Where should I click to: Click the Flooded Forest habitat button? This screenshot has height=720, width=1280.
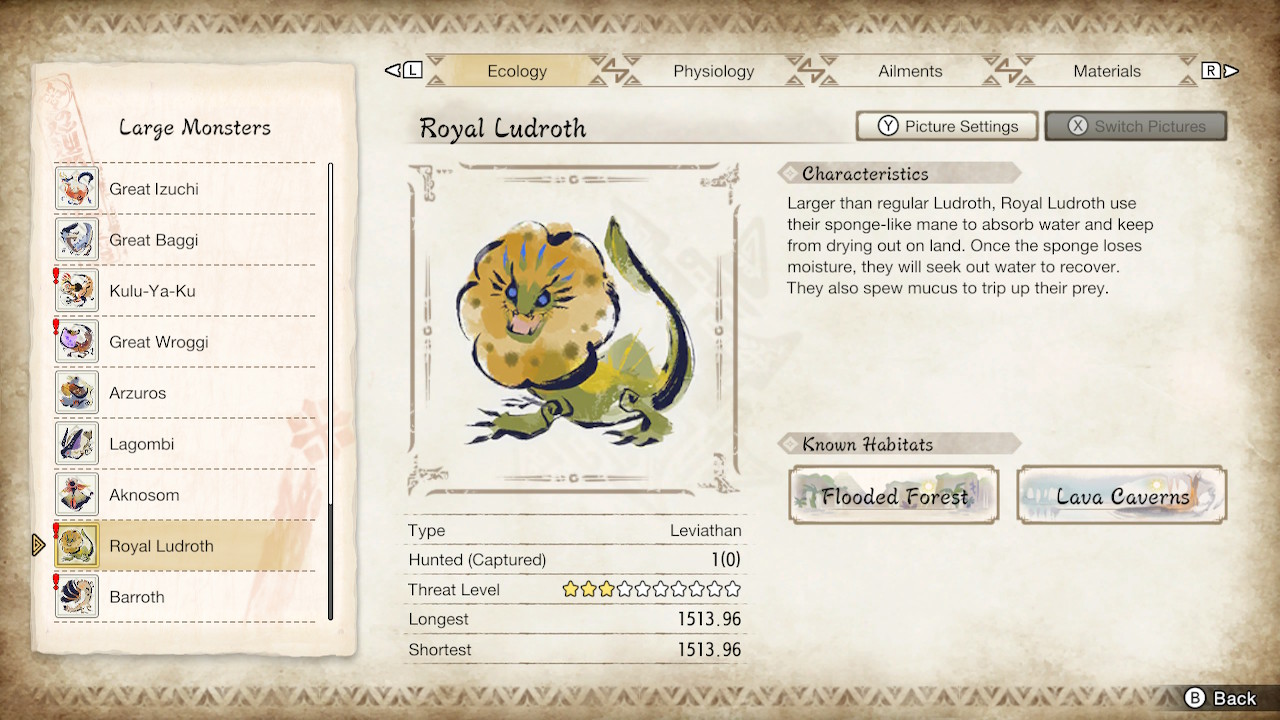(893, 495)
